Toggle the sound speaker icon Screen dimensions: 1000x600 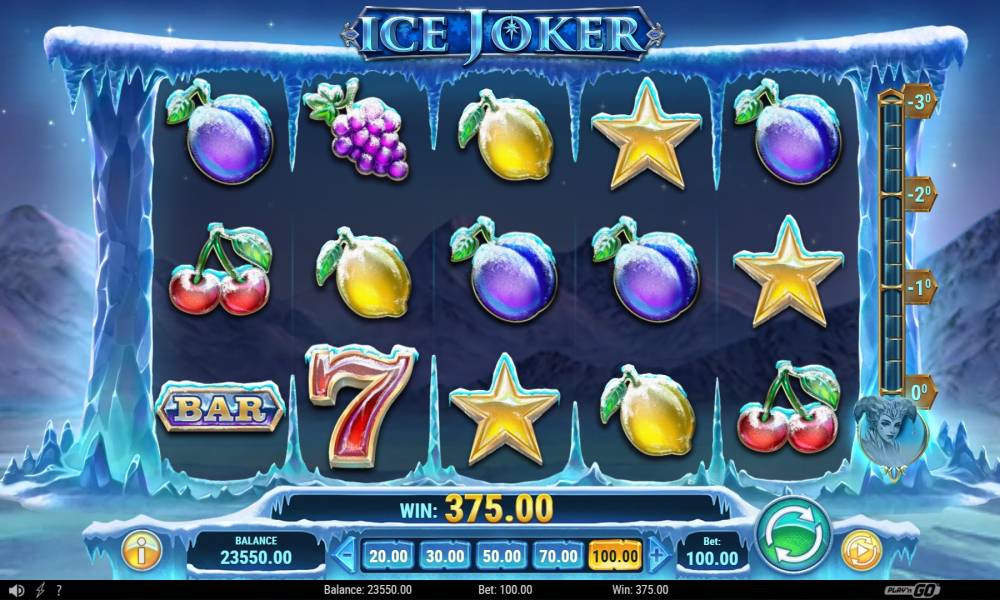click(x=16, y=590)
